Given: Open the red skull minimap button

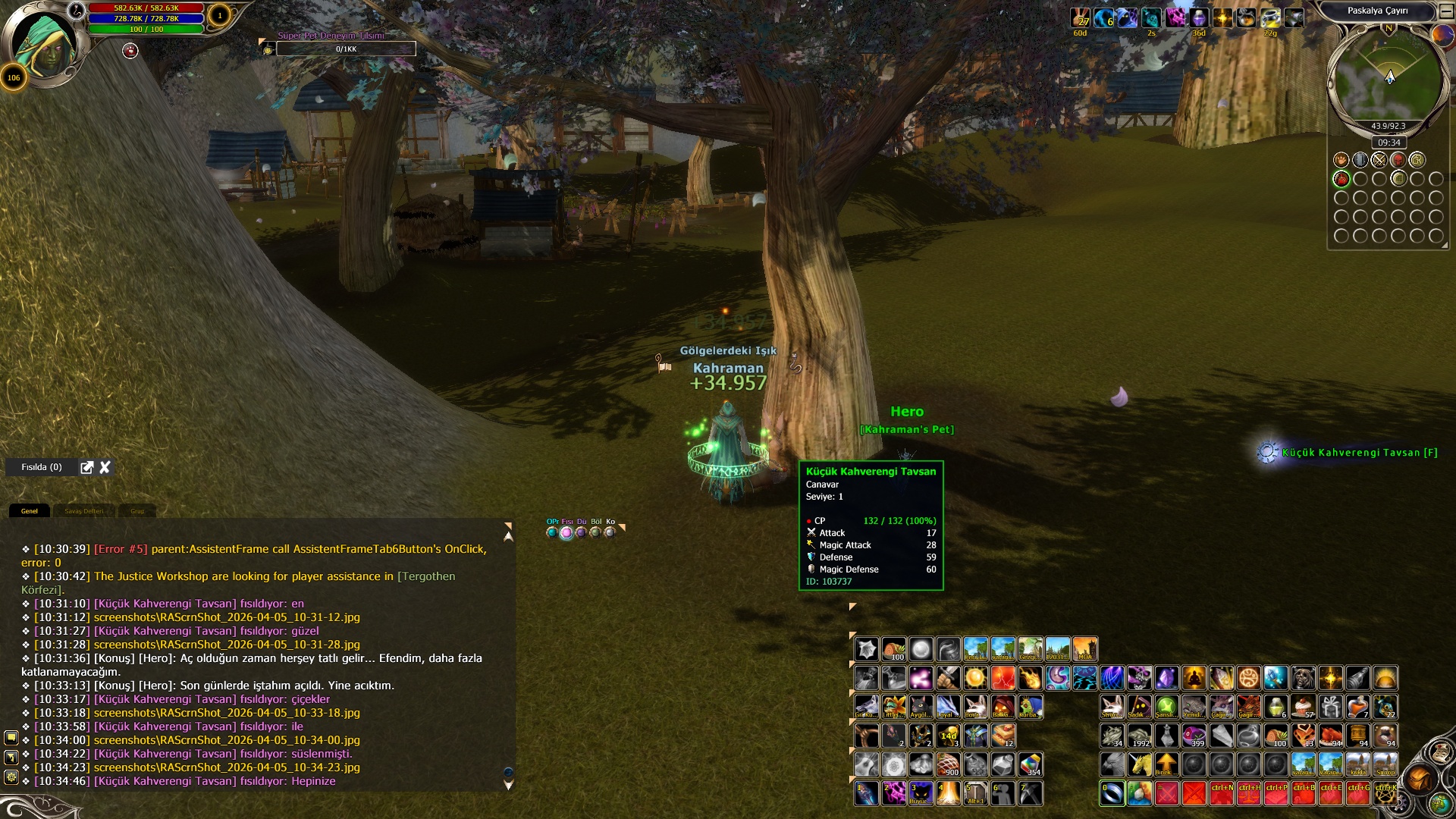Looking at the screenshot, I should pos(1398,160).
